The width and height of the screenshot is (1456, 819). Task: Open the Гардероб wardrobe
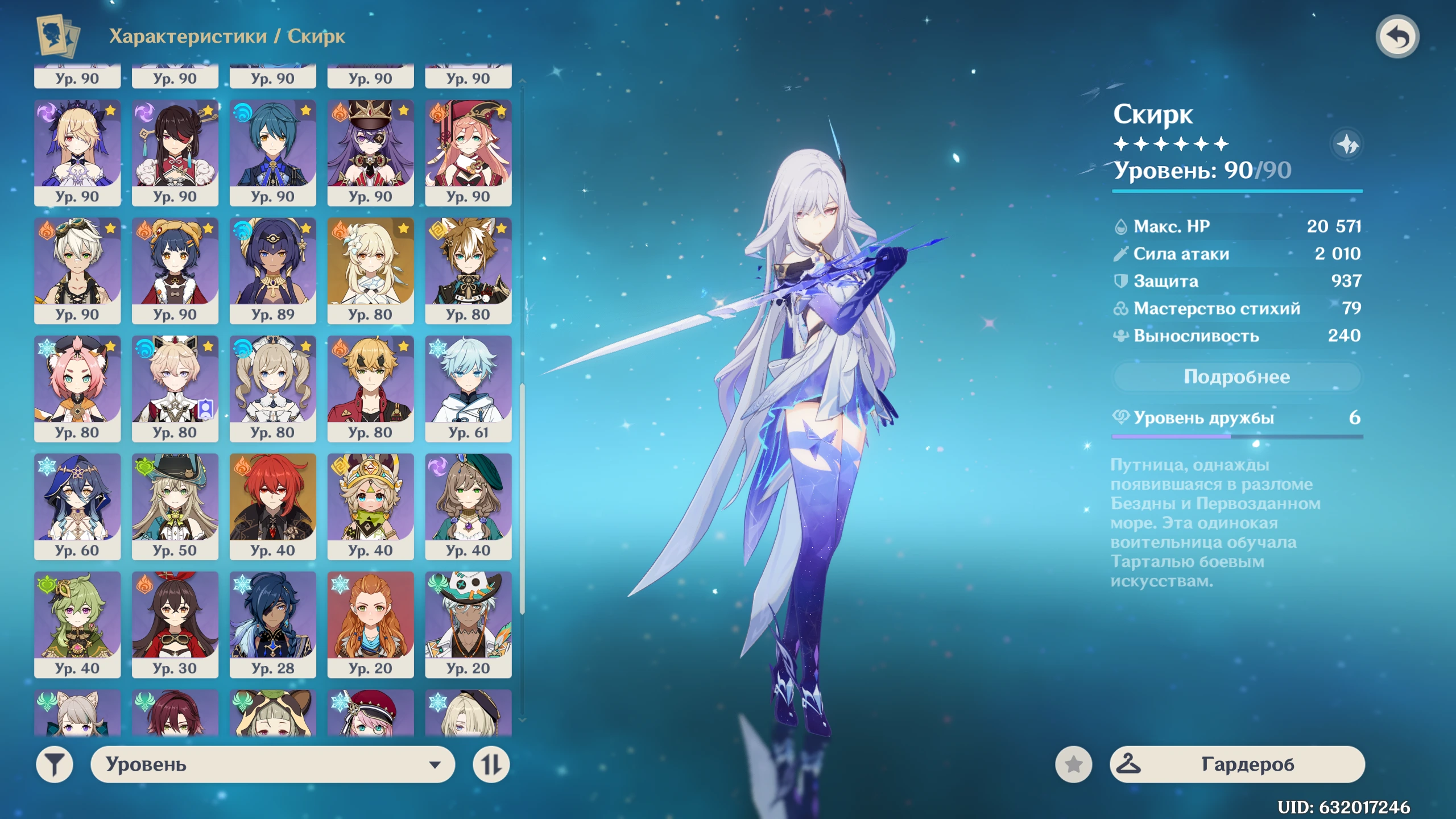pyautogui.click(x=1236, y=764)
